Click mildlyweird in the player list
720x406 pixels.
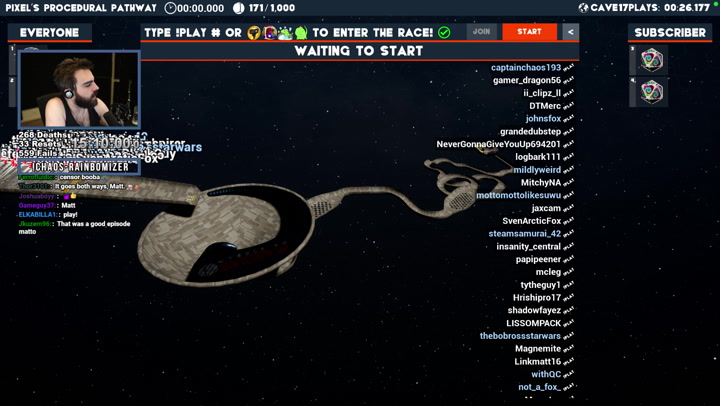537,170
